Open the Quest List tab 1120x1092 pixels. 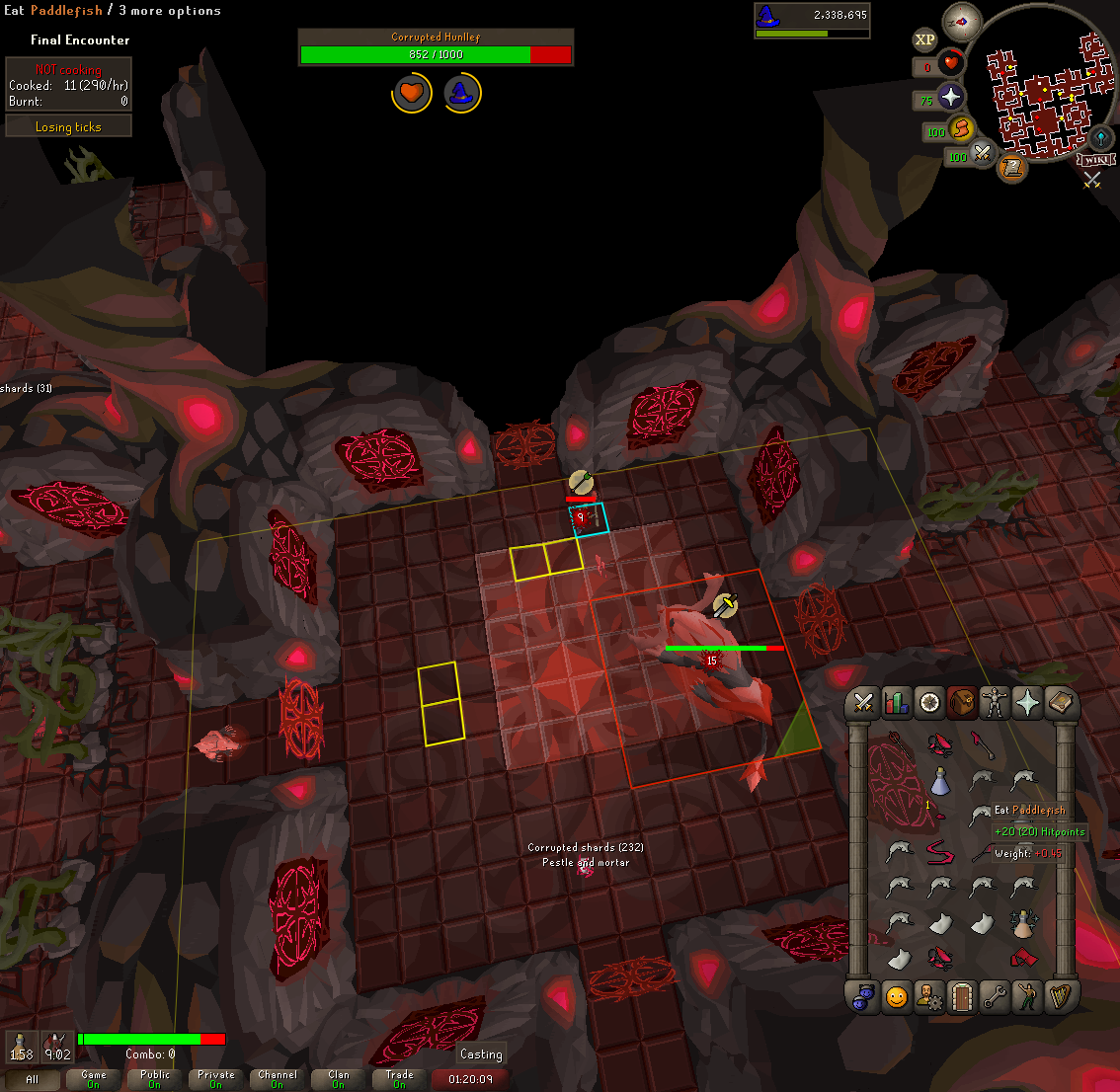tap(929, 702)
